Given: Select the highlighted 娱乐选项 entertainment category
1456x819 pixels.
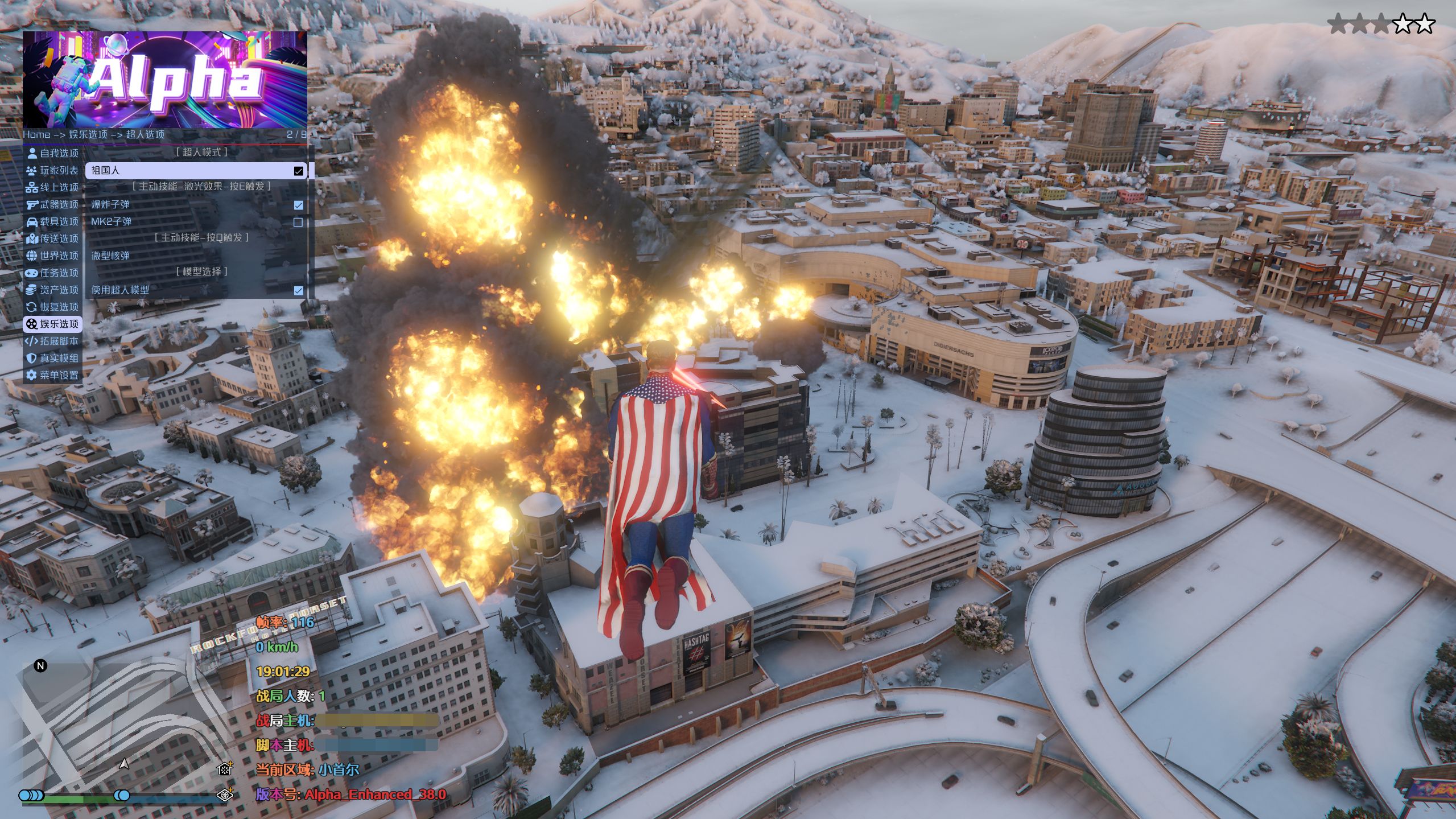Looking at the screenshot, I should [52, 324].
